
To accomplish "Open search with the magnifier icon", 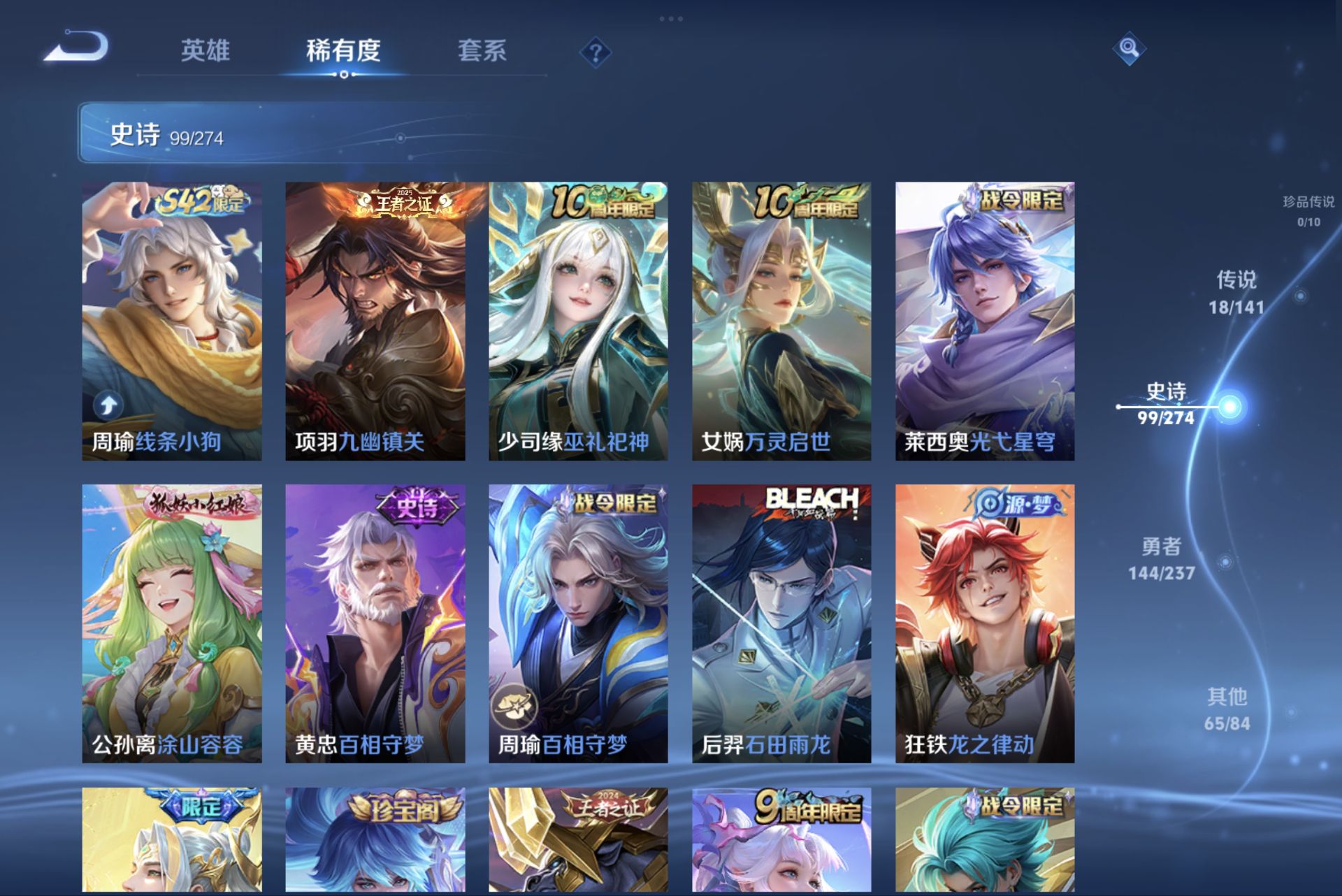I will (1130, 50).
